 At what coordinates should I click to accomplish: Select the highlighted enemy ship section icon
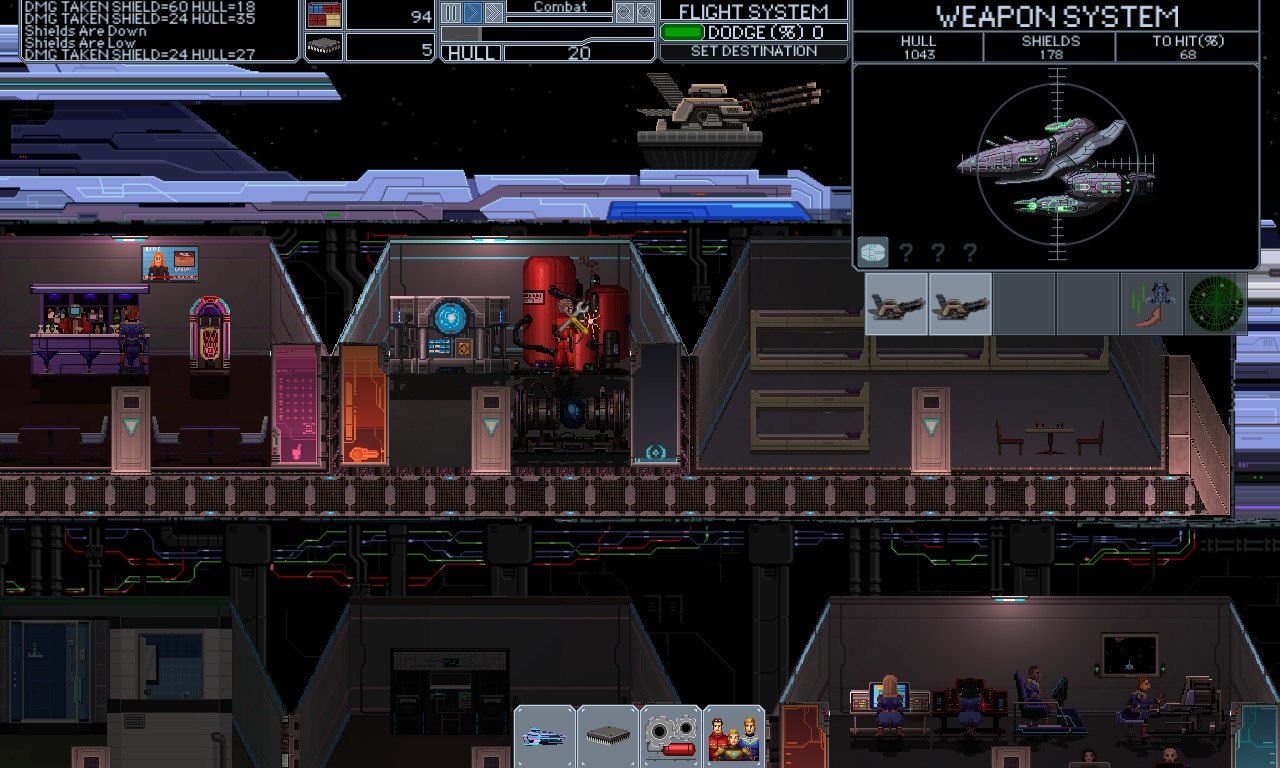click(873, 252)
